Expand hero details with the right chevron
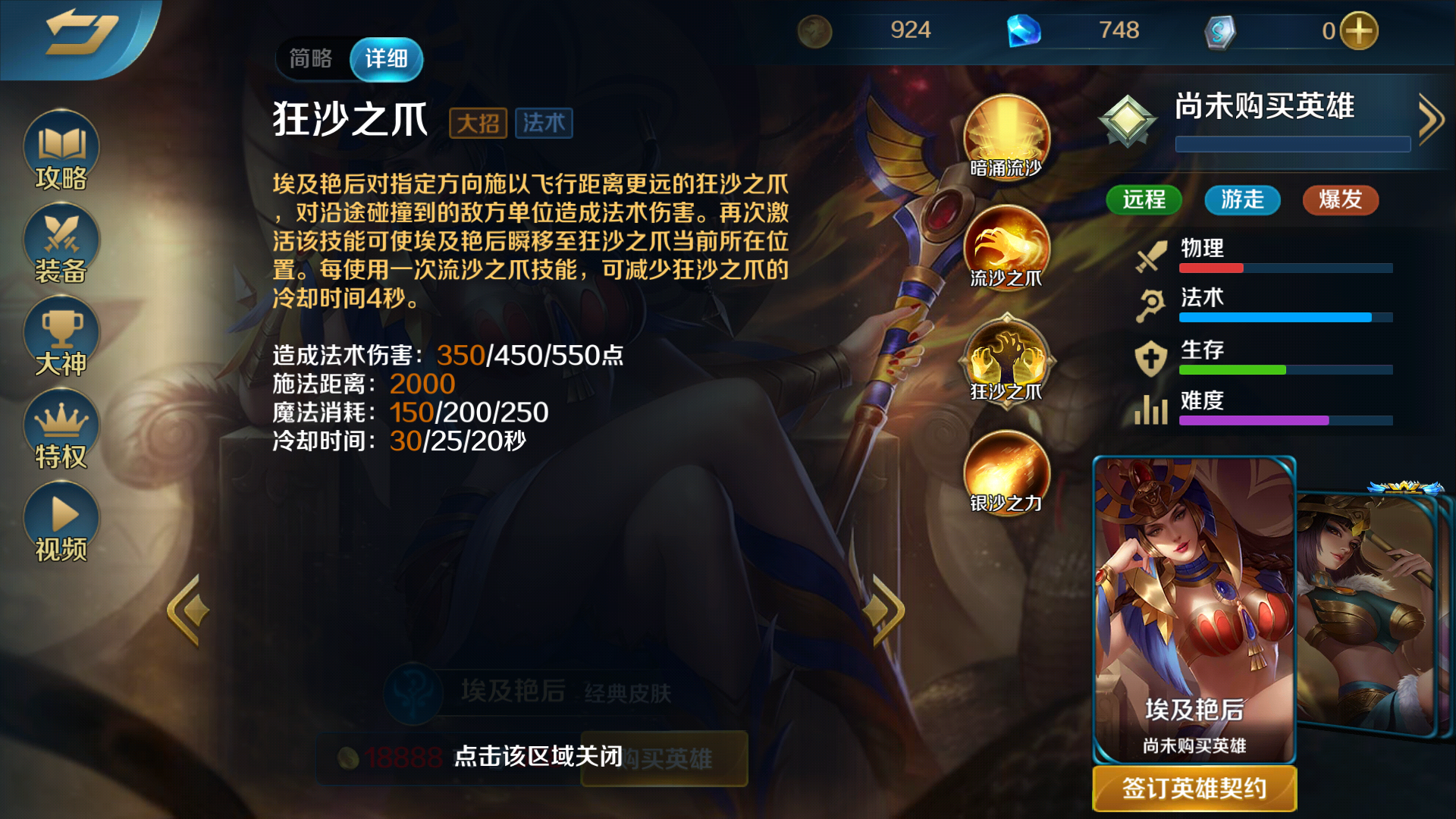 point(1432,118)
